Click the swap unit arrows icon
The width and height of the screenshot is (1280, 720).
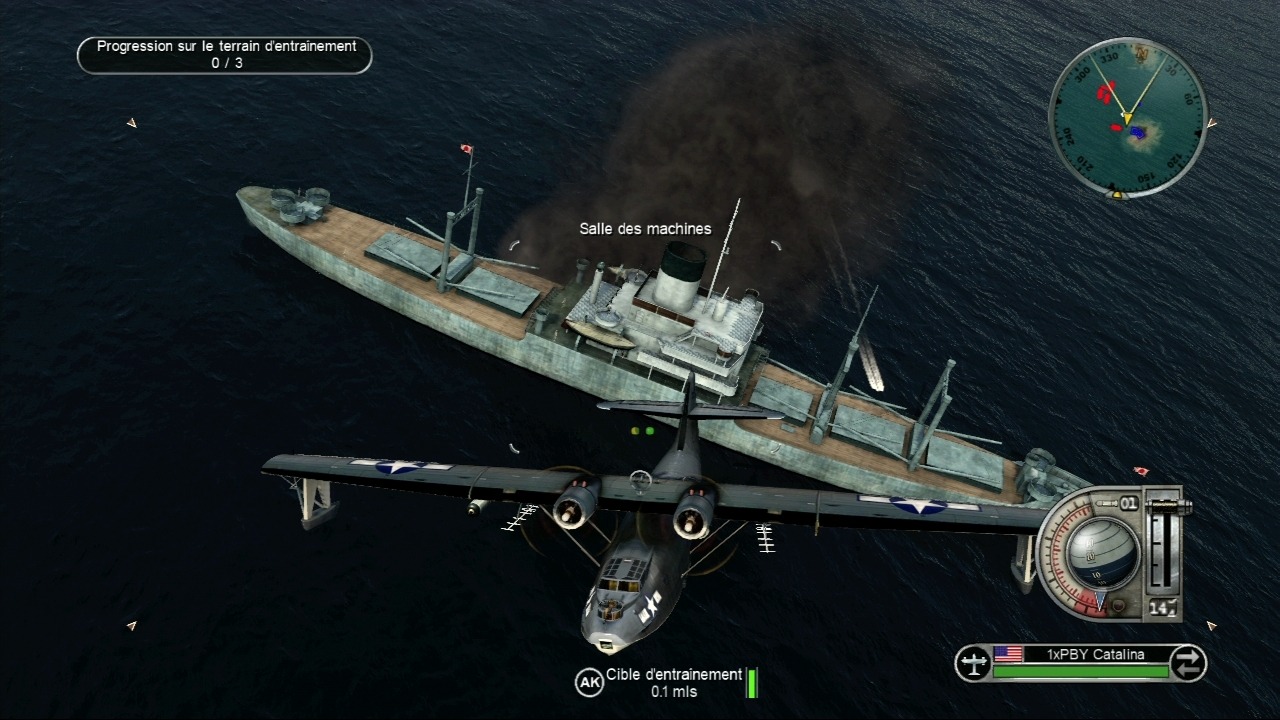pyautogui.click(x=1188, y=662)
